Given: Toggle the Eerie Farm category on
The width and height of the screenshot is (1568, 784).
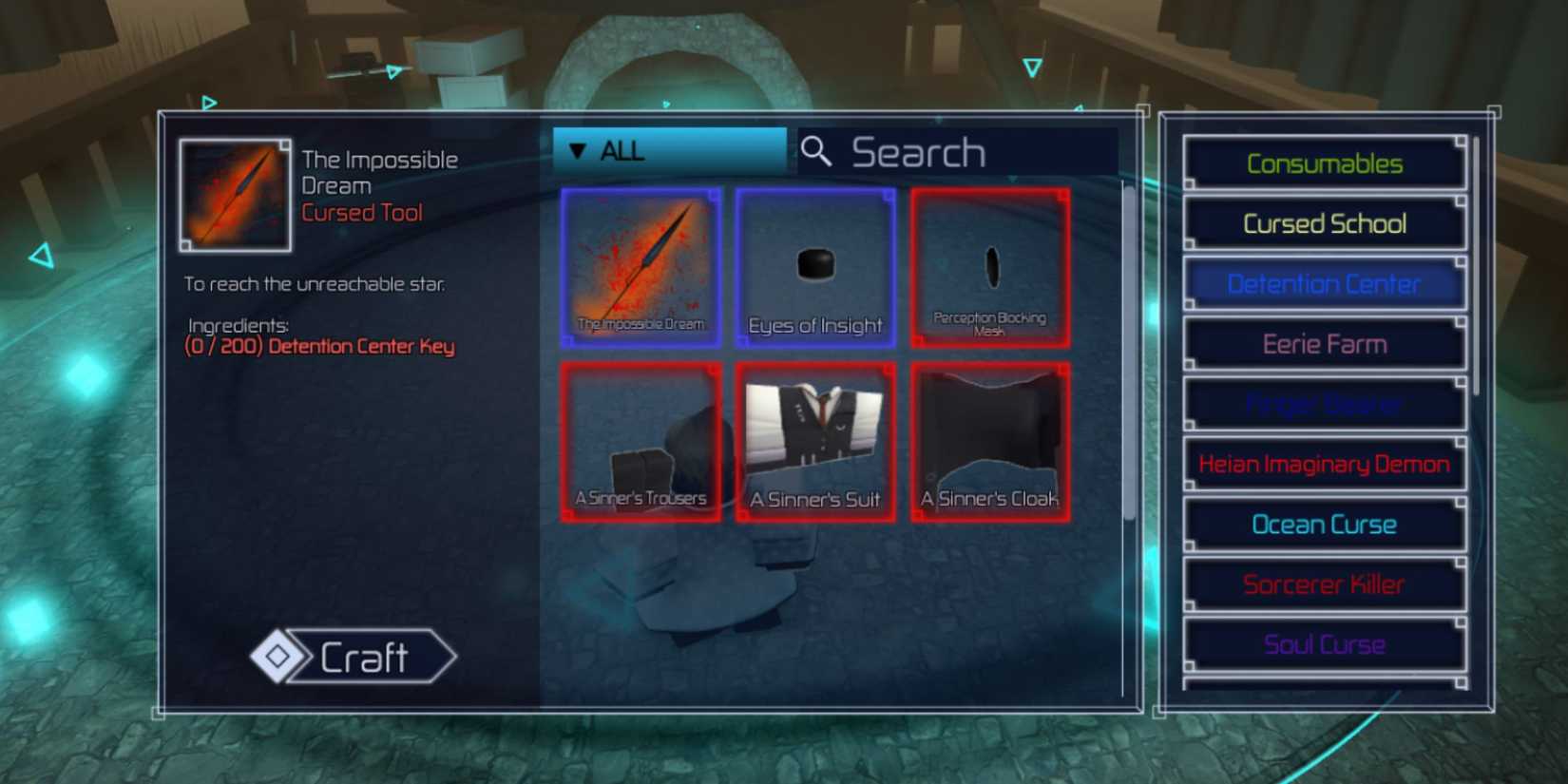Looking at the screenshot, I should click(1325, 344).
